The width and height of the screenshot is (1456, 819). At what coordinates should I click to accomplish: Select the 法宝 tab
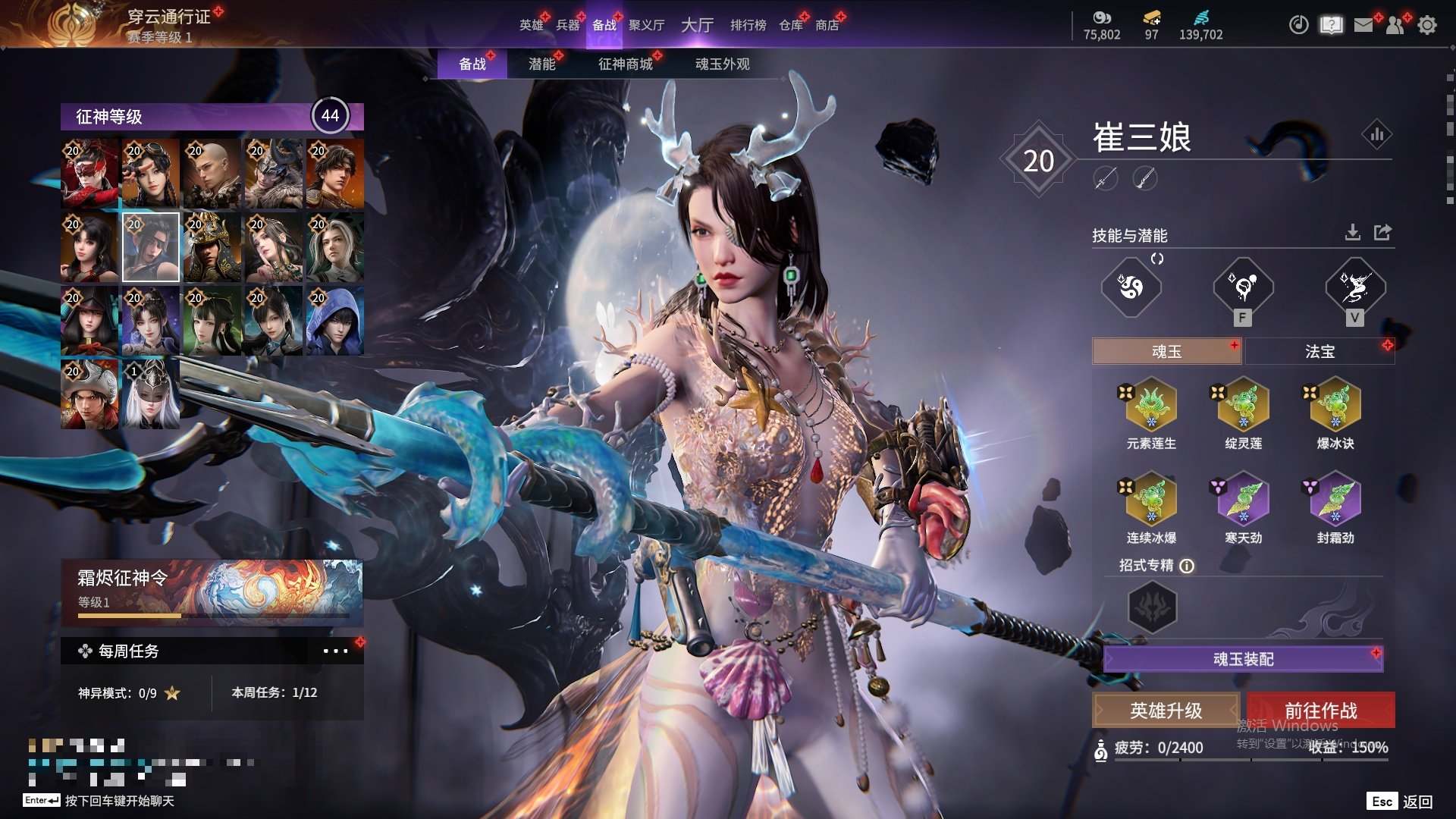coord(1319,351)
